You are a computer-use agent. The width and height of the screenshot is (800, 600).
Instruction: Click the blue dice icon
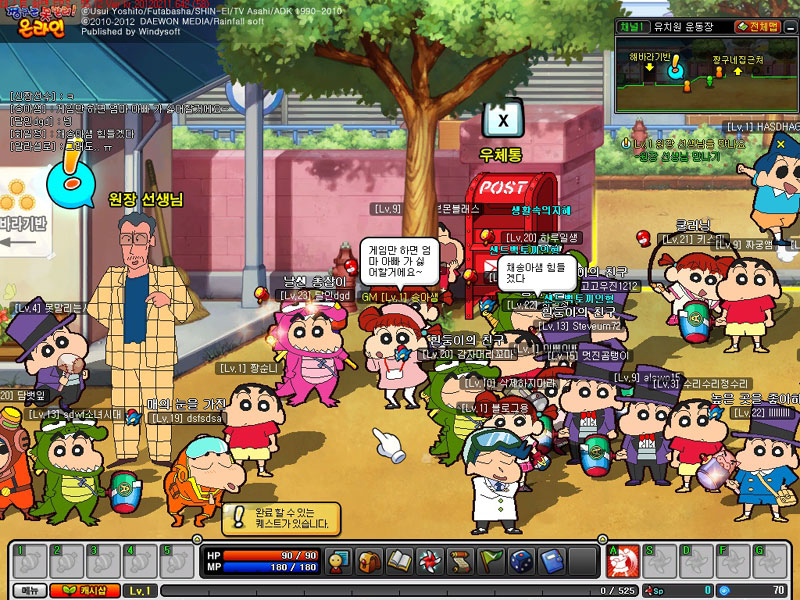click(x=520, y=561)
